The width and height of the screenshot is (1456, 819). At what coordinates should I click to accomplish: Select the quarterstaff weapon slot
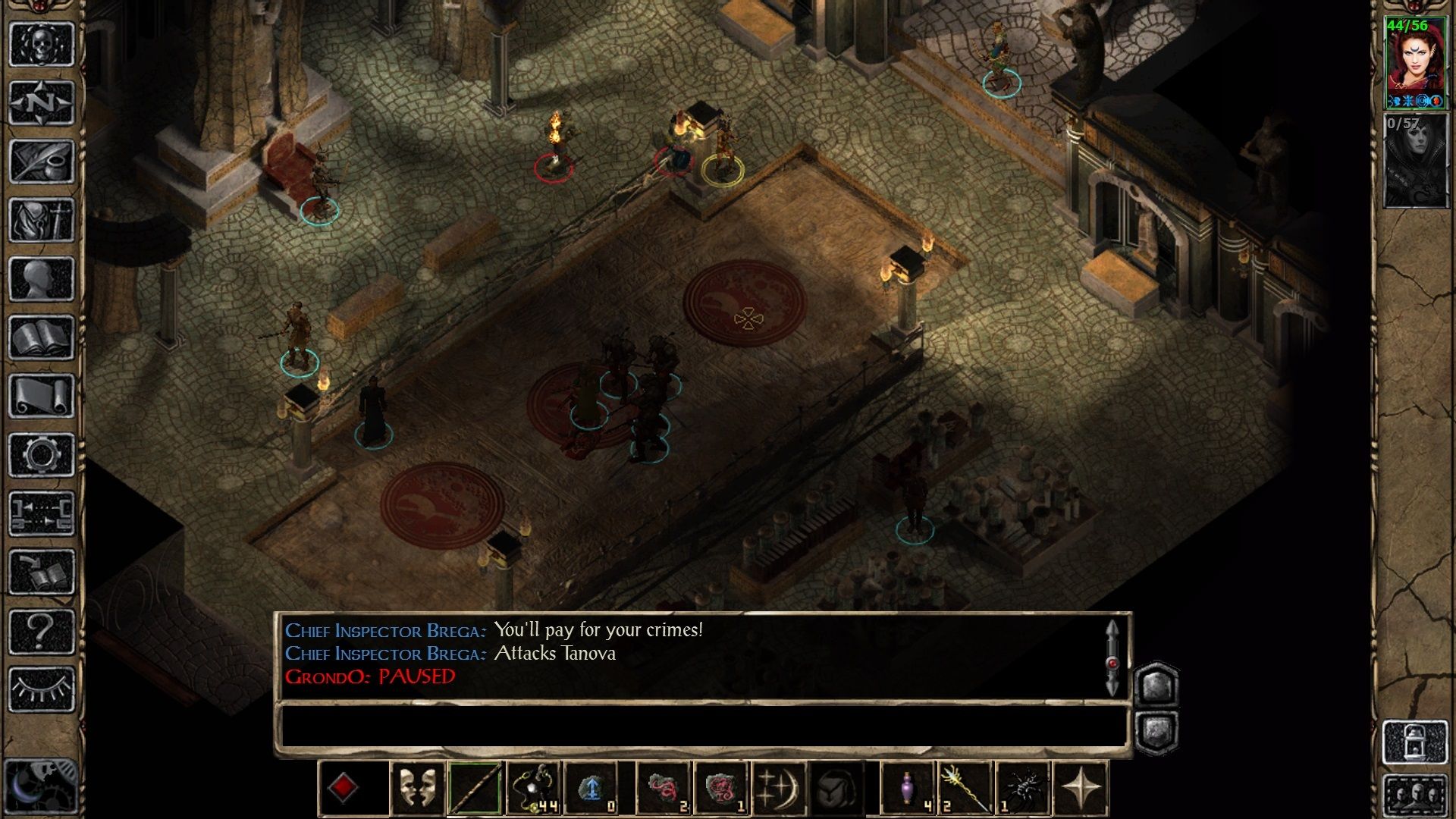(475, 789)
